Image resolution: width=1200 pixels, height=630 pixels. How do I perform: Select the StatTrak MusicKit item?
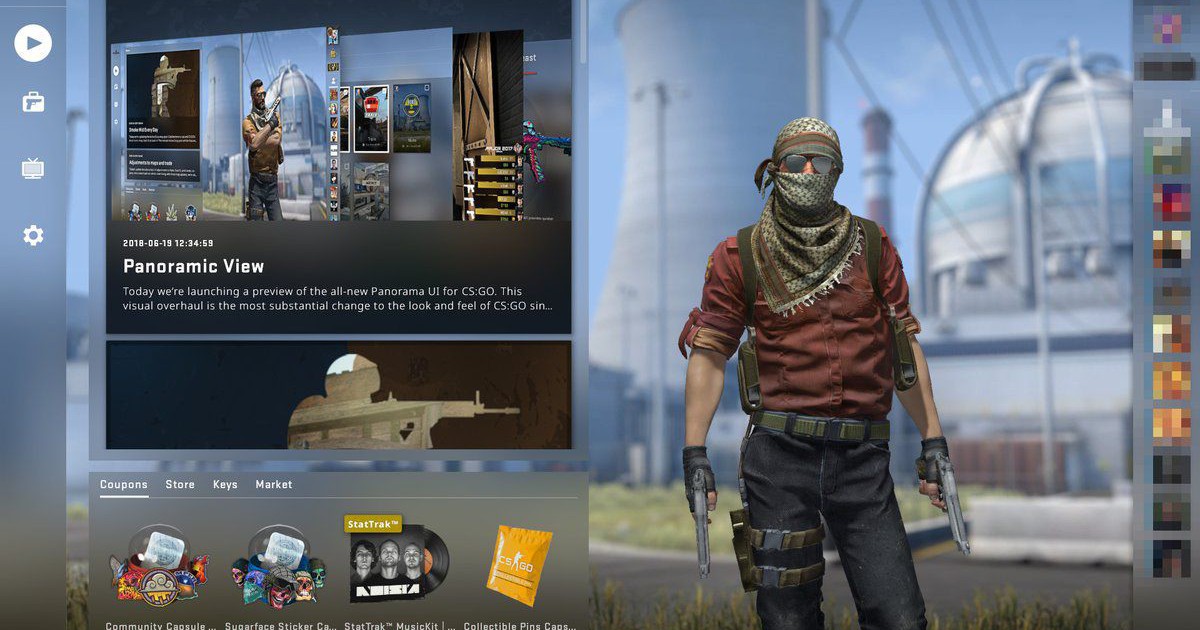click(x=399, y=567)
